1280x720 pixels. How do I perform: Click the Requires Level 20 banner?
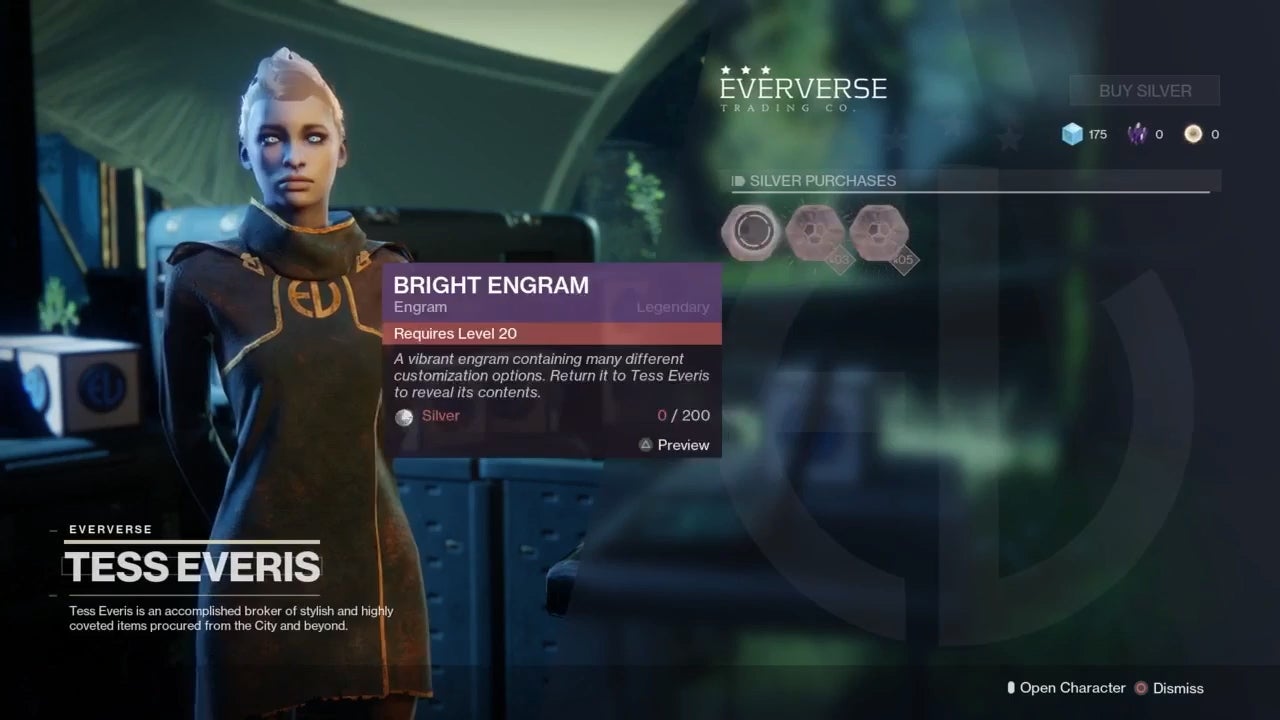tap(455, 333)
